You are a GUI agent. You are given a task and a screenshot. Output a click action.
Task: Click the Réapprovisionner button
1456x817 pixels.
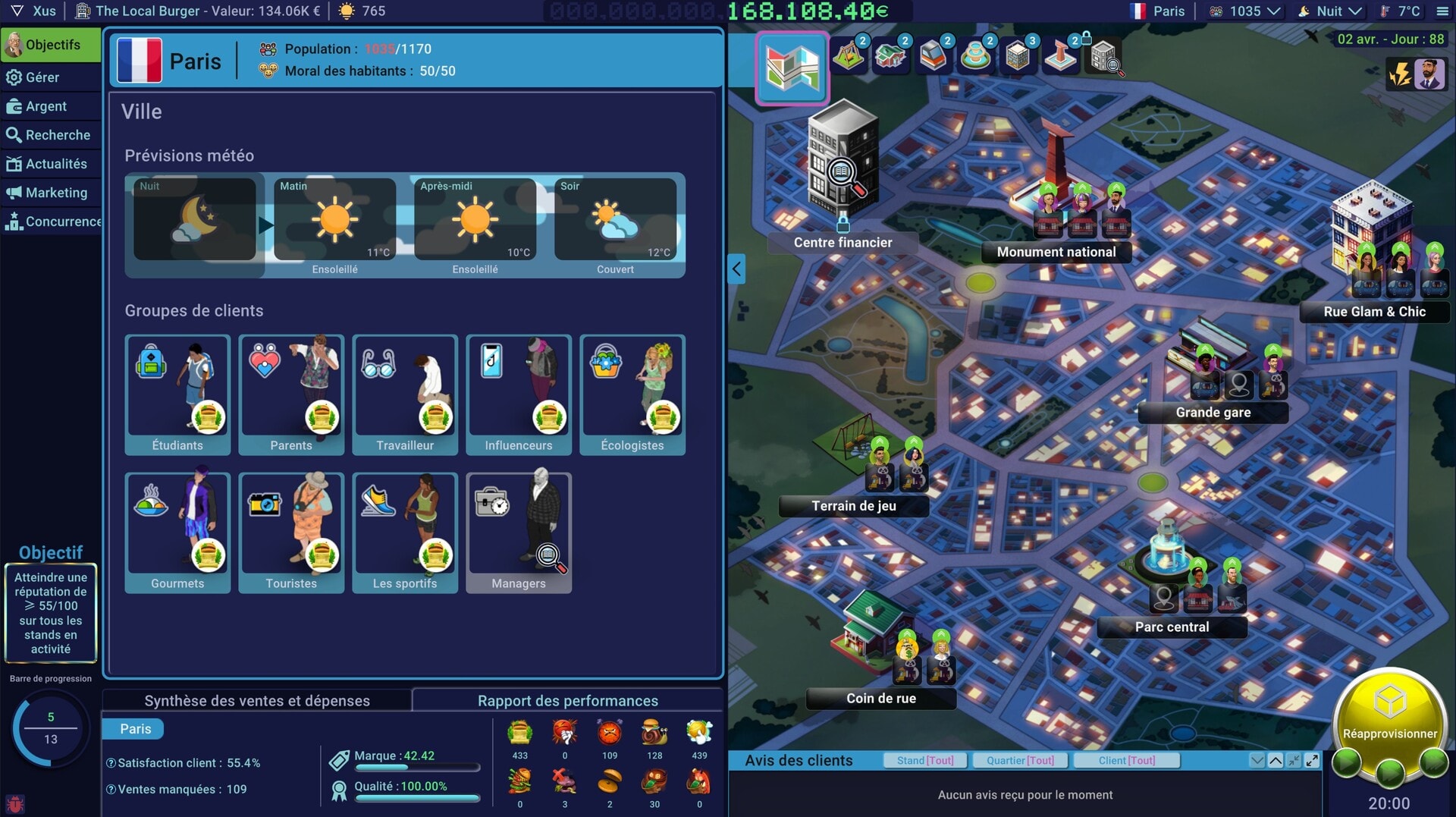click(x=1389, y=717)
